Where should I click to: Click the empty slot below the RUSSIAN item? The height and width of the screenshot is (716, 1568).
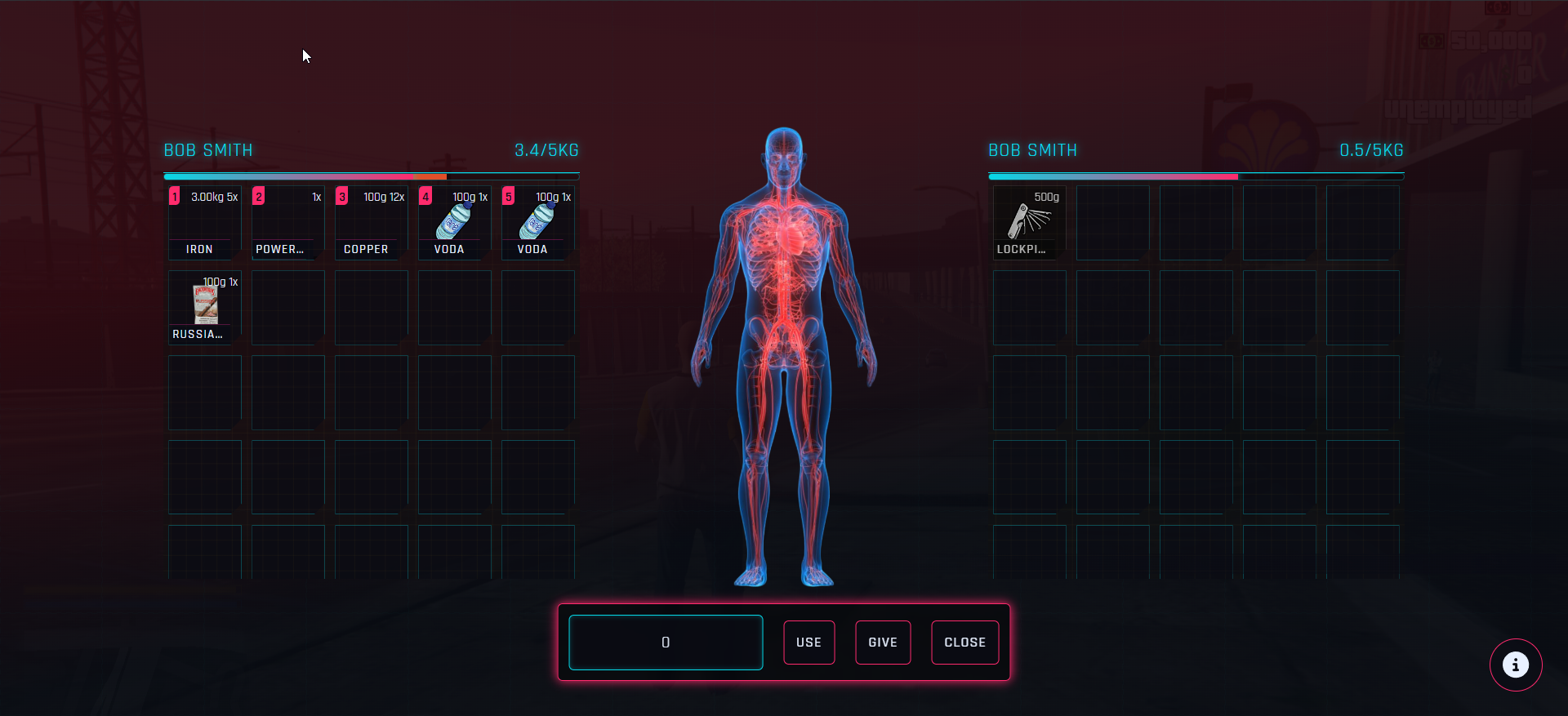[203, 392]
